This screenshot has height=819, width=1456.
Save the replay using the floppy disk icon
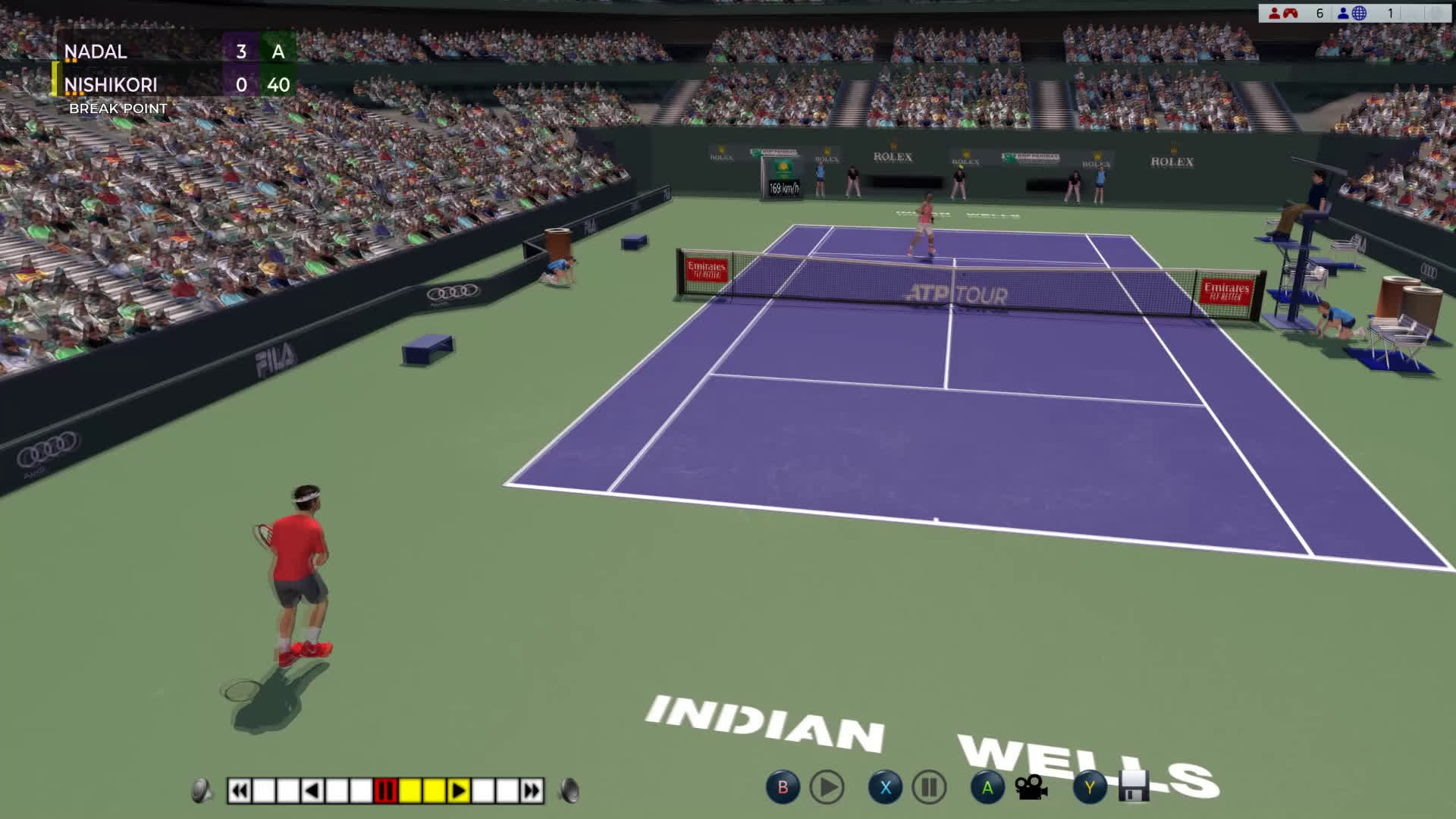click(1134, 787)
